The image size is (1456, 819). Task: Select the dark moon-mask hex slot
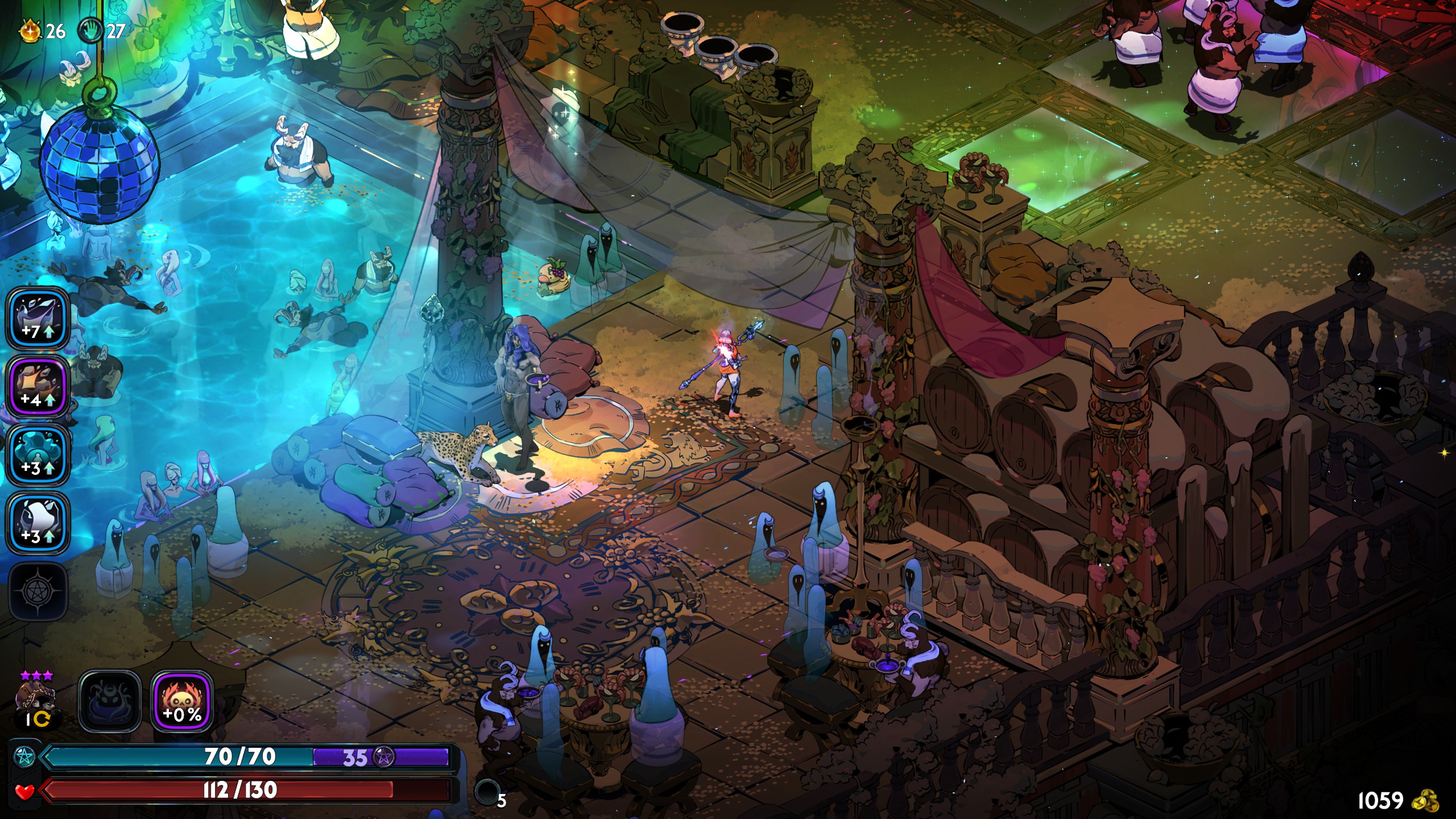click(110, 701)
